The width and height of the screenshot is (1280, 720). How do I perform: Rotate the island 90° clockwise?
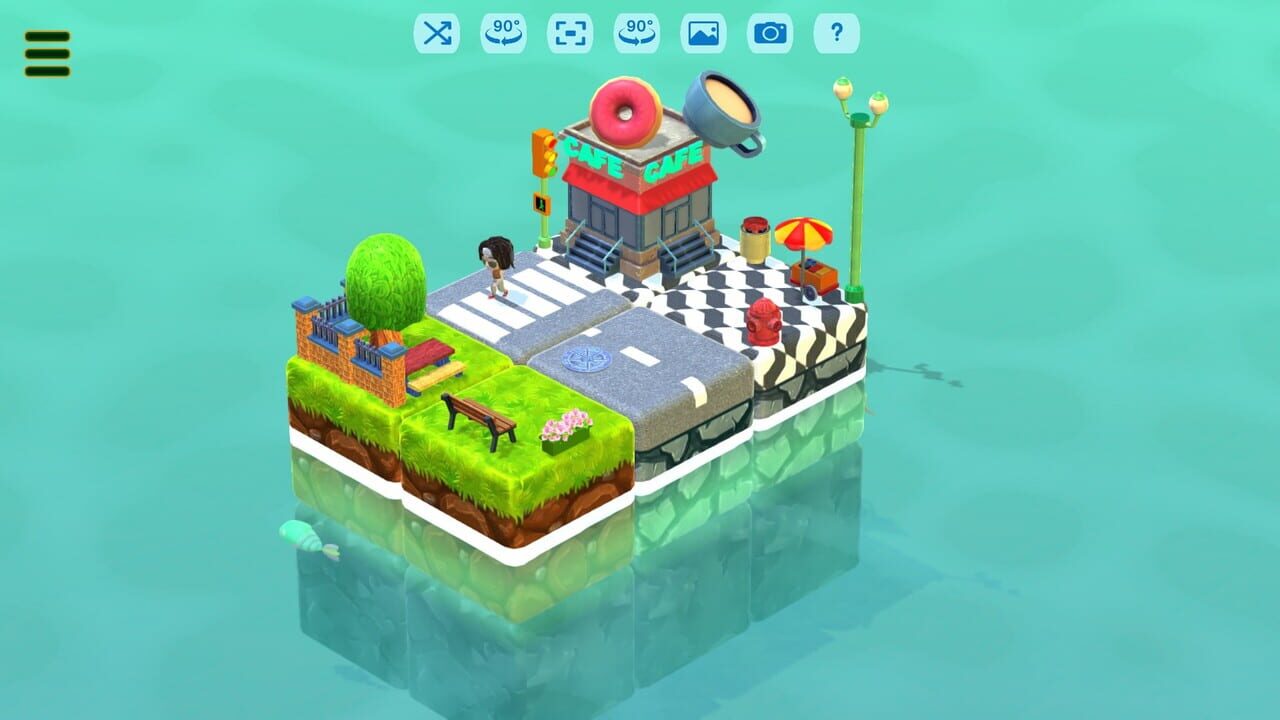636,32
